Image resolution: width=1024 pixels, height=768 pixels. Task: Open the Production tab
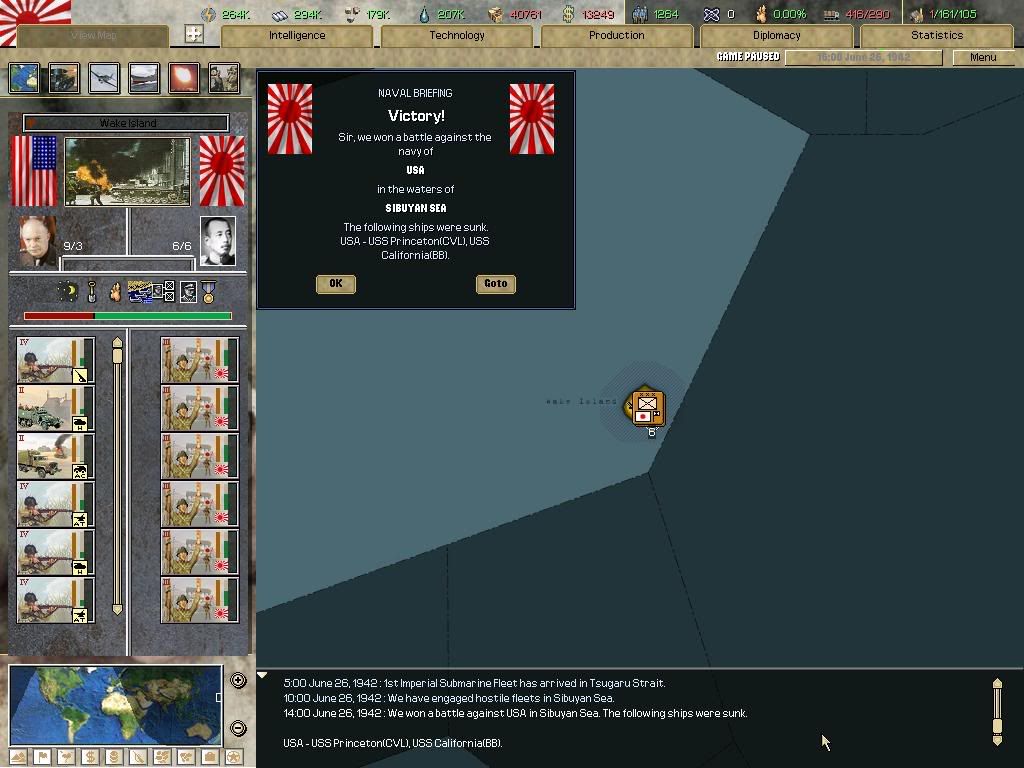pos(617,35)
